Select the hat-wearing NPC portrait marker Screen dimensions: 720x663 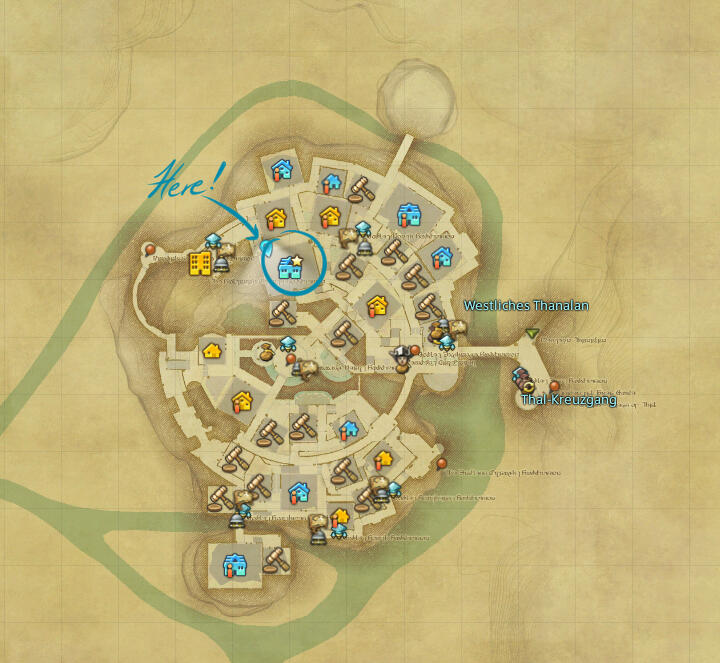click(402, 356)
